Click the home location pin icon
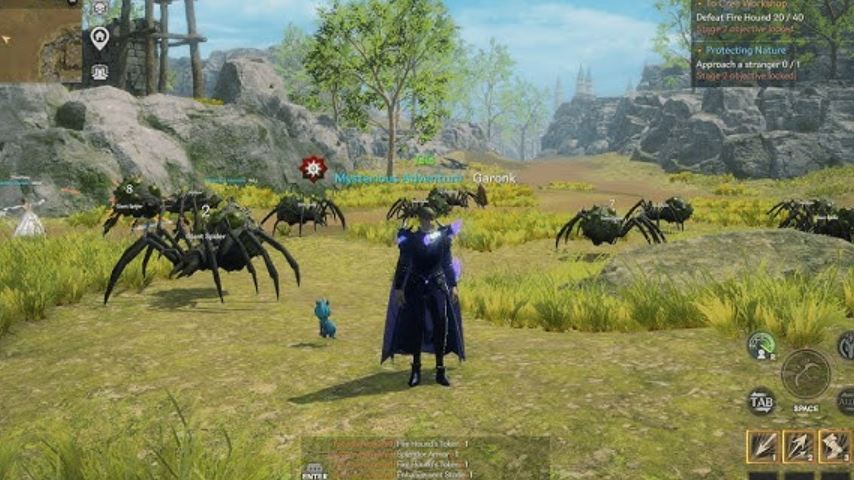 coord(99,38)
